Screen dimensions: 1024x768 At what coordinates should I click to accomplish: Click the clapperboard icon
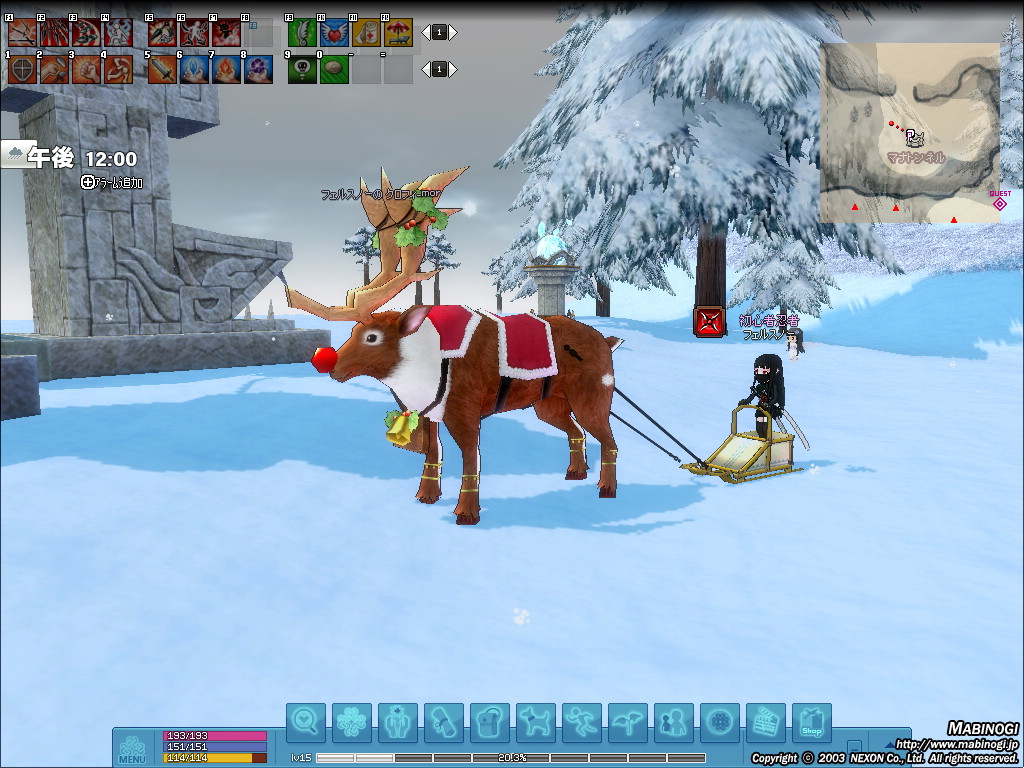765,722
